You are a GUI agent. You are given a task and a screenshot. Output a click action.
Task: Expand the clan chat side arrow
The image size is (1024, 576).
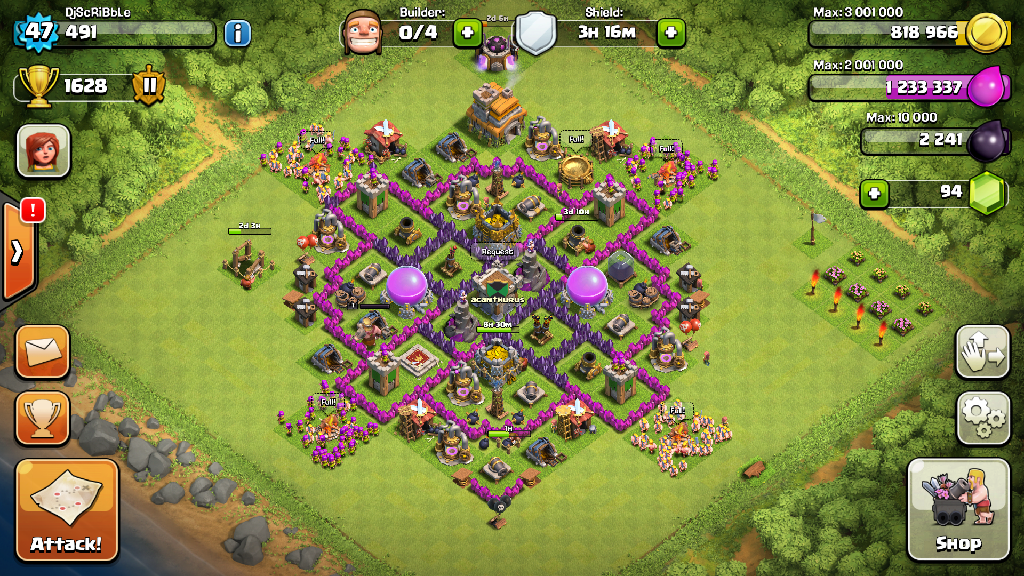point(18,251)
